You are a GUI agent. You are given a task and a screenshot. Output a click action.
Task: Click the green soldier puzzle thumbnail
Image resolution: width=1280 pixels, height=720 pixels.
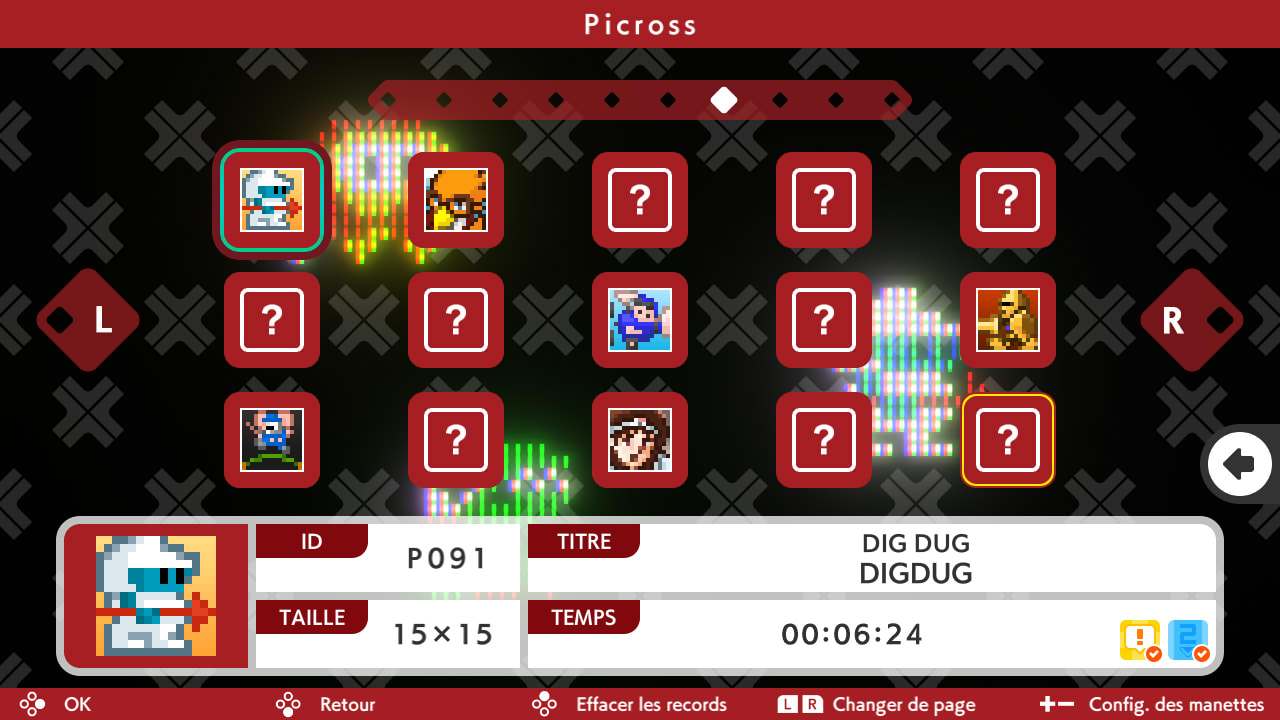tap(272, 440)
